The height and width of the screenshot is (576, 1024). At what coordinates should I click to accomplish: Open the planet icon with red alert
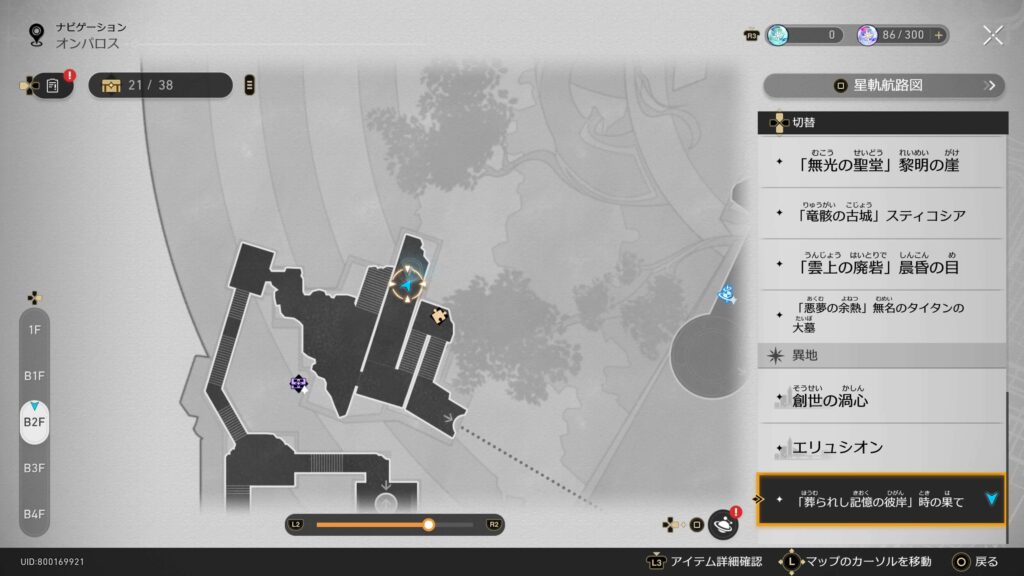coord(723,523)
